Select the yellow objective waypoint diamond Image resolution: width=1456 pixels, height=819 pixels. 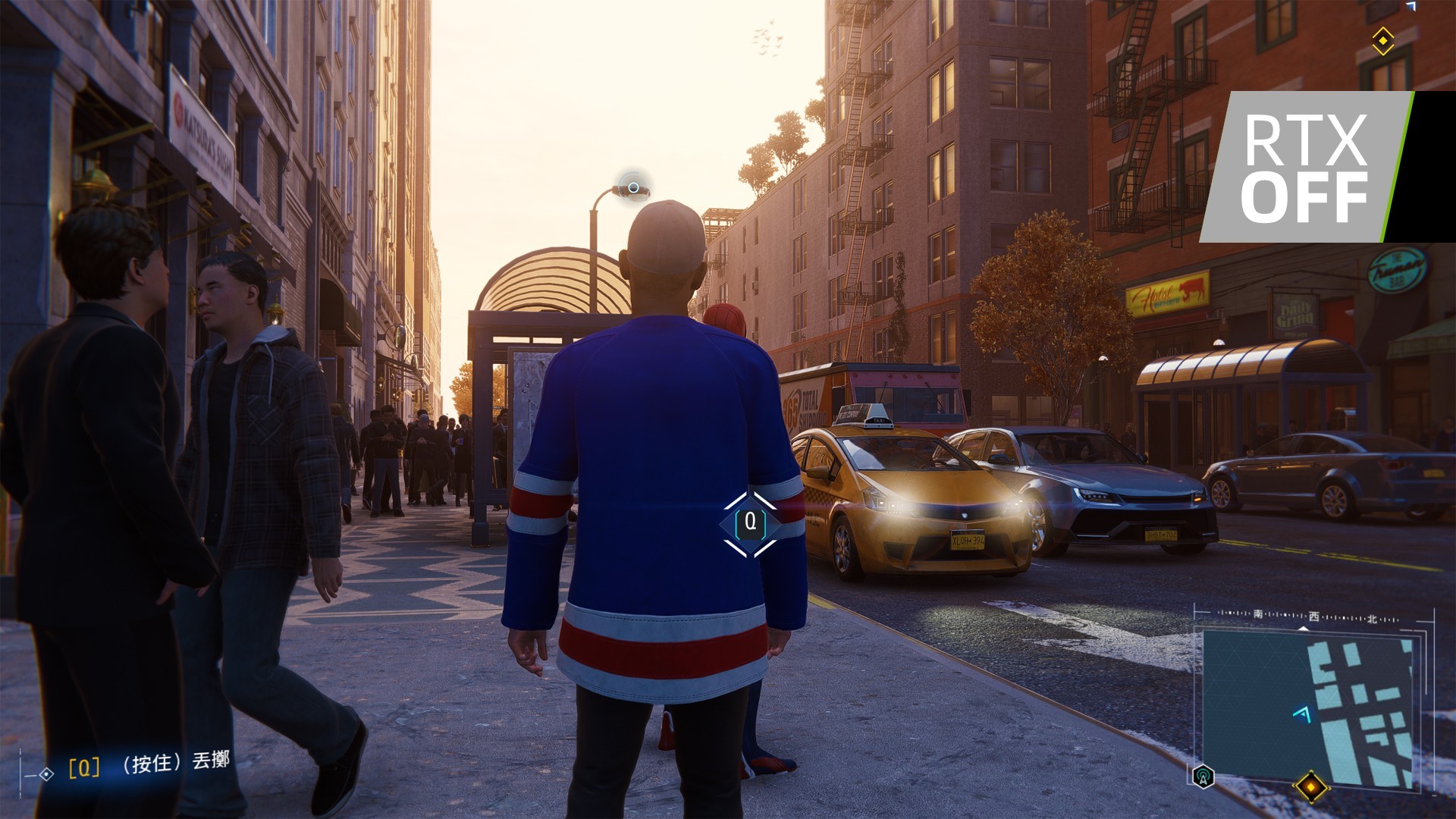click(1383, 40)
